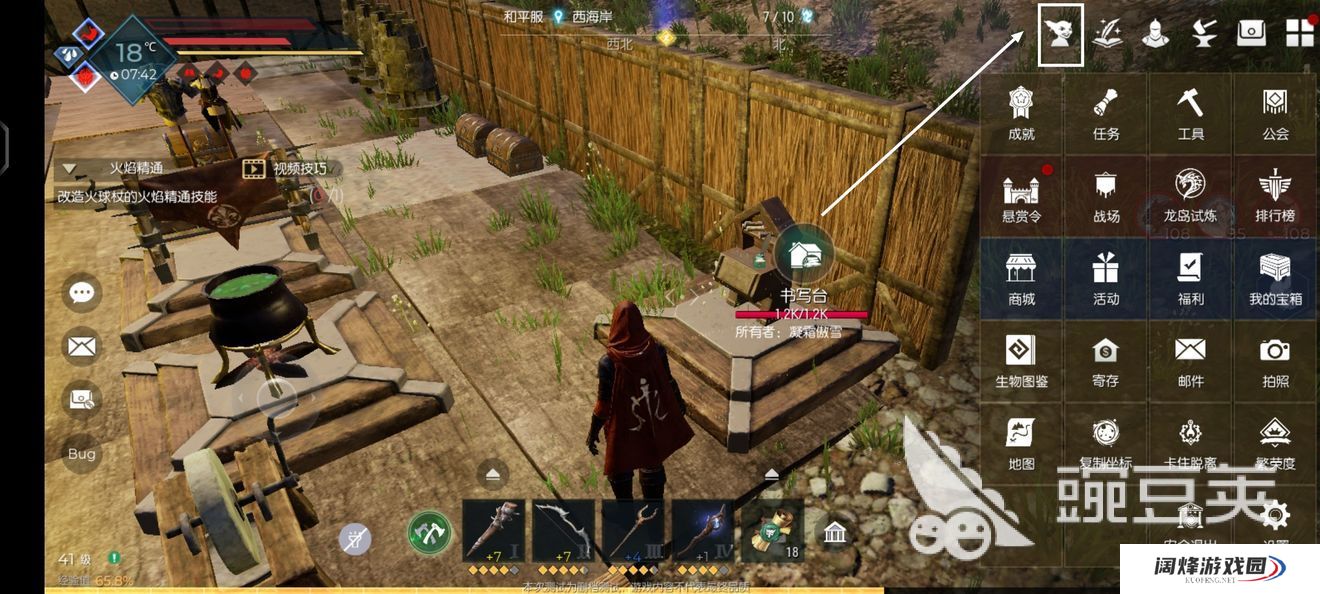This screenshot has height=594, width=1320.
Task: Report an issue with the Bug button
Action: 82,454
